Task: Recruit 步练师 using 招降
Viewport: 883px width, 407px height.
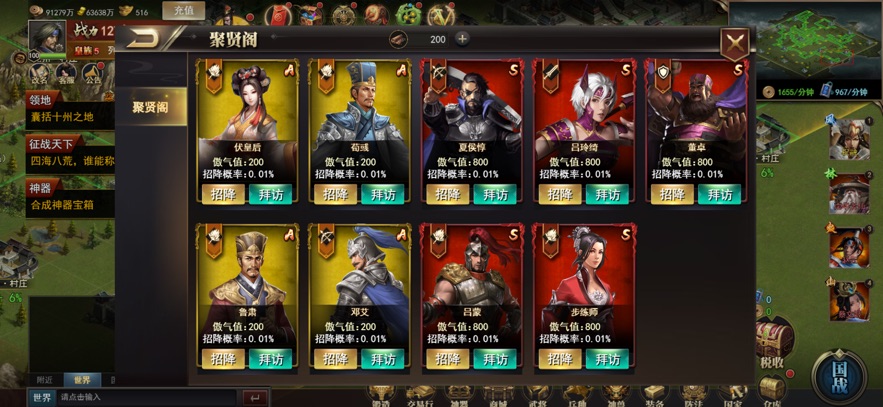Action: 561,359
